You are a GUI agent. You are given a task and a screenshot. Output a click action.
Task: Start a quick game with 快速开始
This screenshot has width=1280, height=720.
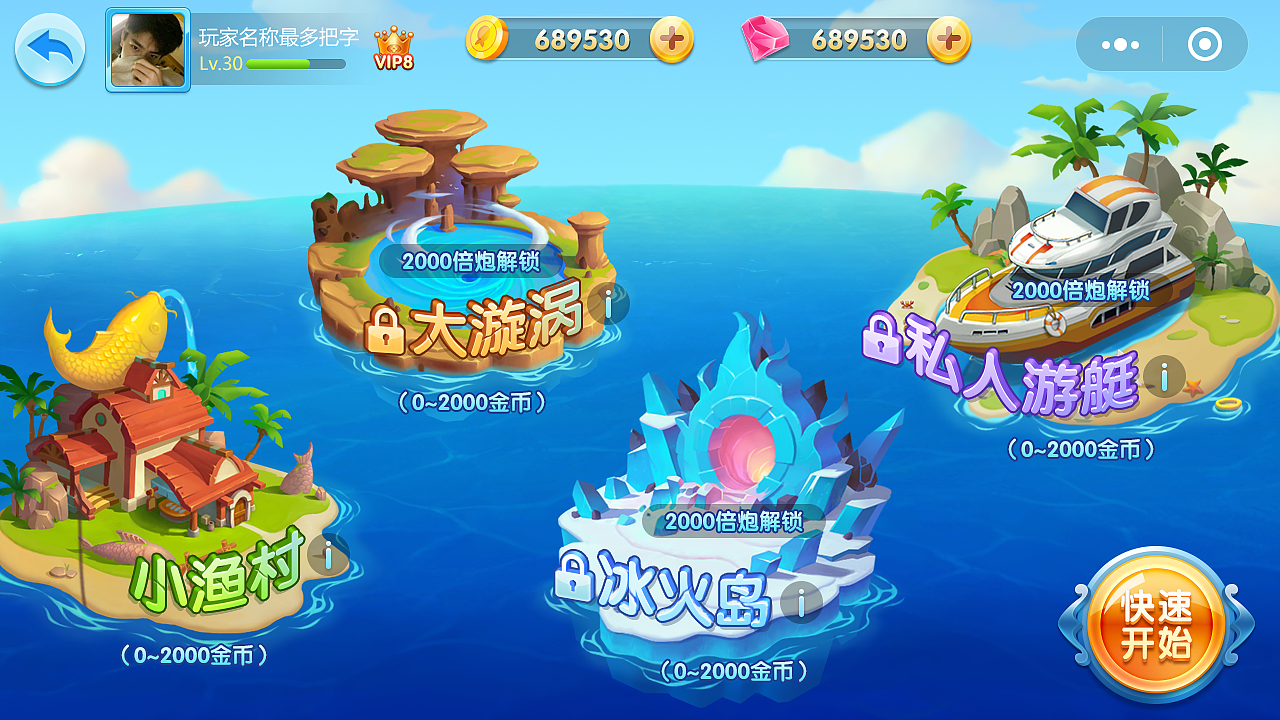tap(1156, 624)
